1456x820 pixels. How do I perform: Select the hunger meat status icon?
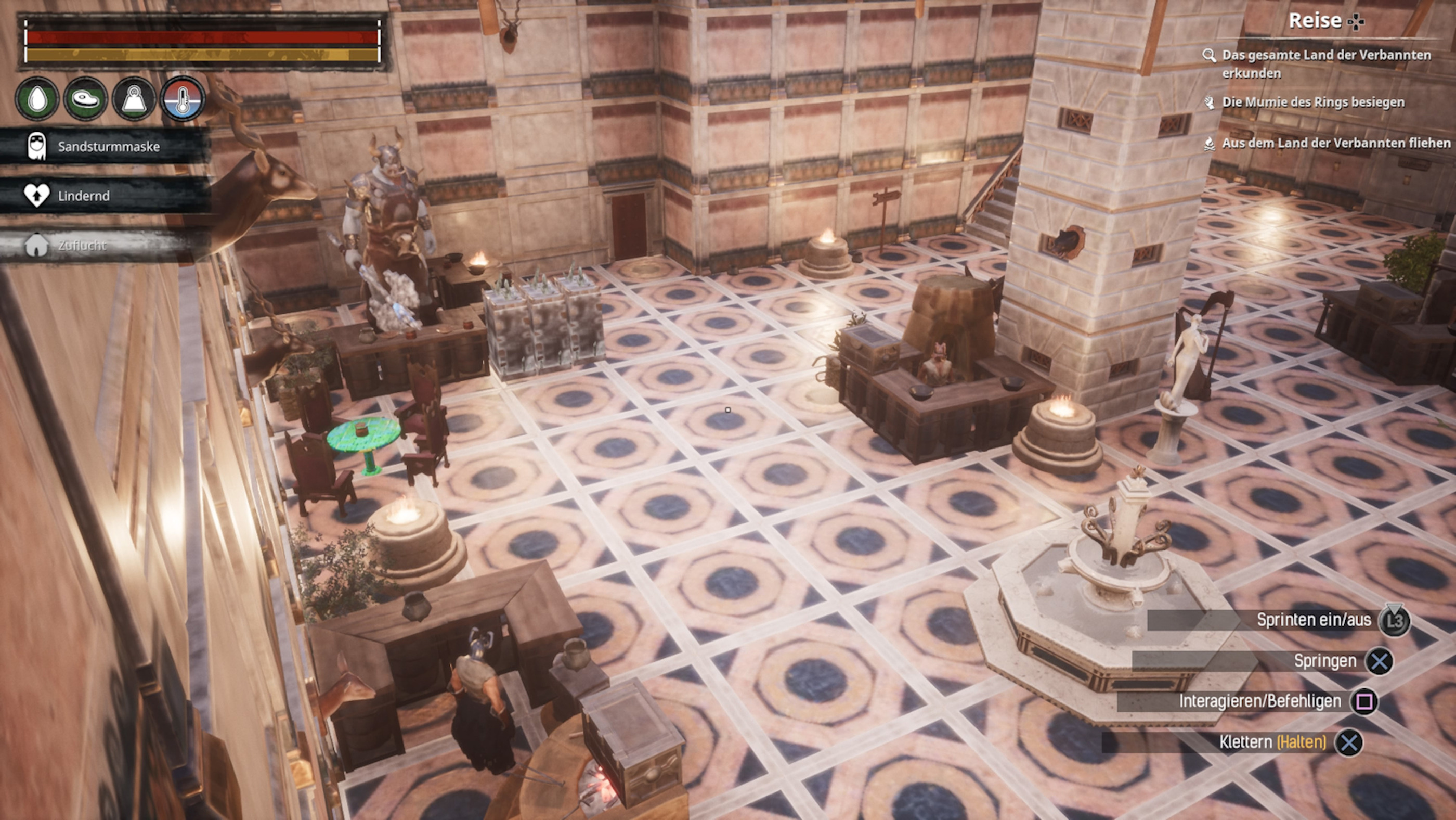pos(85,99)
